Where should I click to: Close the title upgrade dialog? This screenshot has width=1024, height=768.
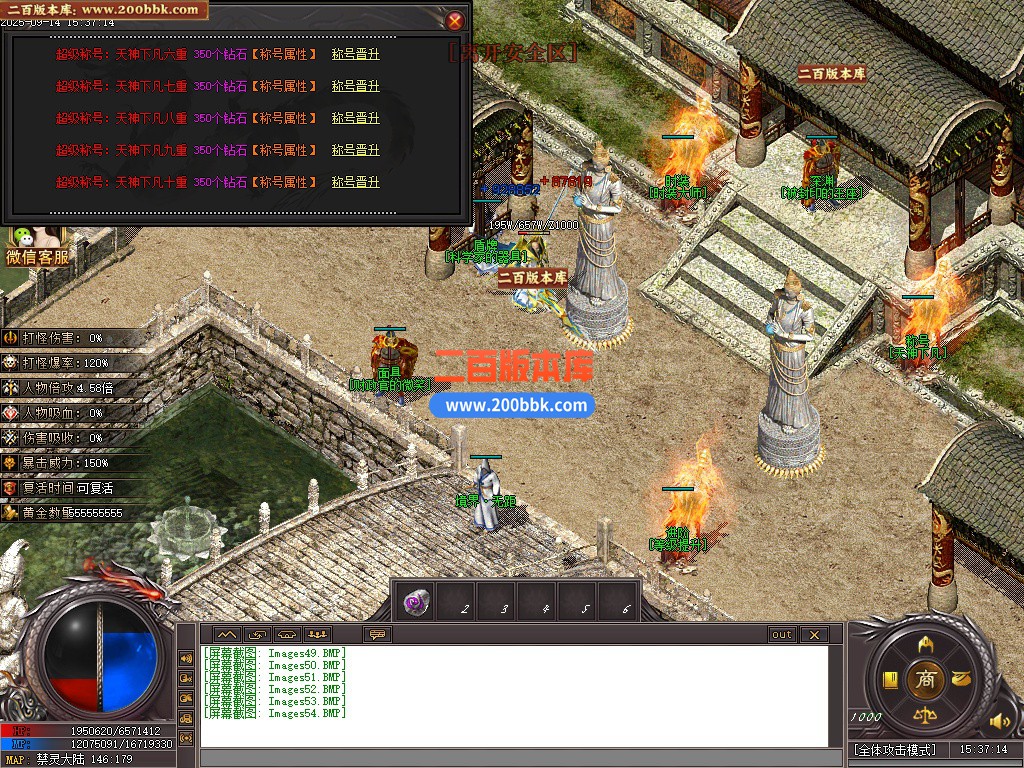(x=455, y=20)
